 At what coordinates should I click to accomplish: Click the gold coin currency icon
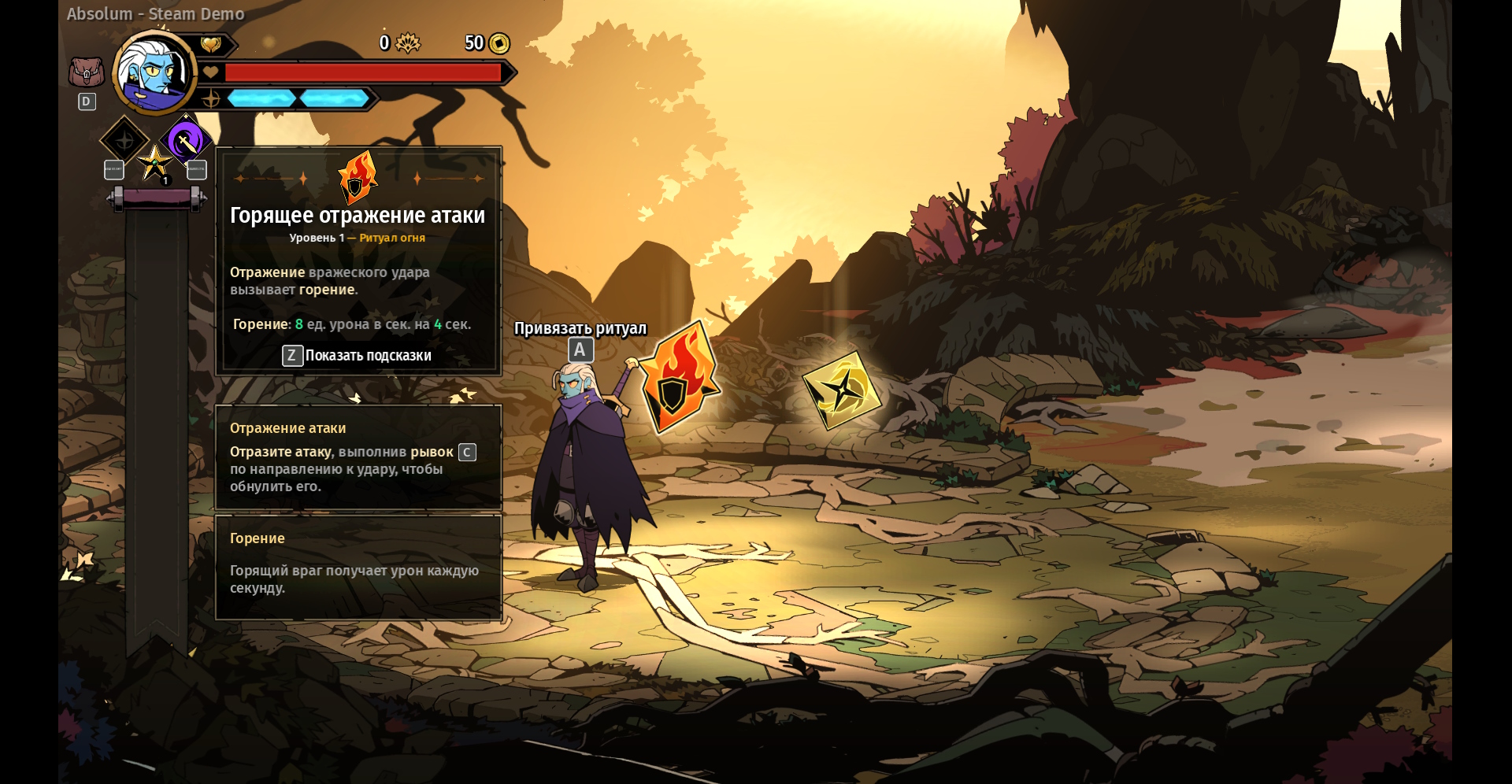[499, 43]
